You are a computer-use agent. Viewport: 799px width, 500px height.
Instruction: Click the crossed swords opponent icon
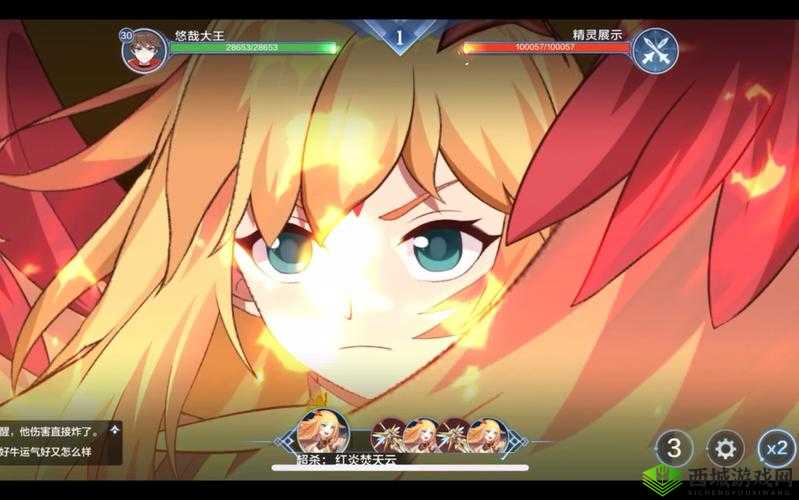click(x=656, y=50)
